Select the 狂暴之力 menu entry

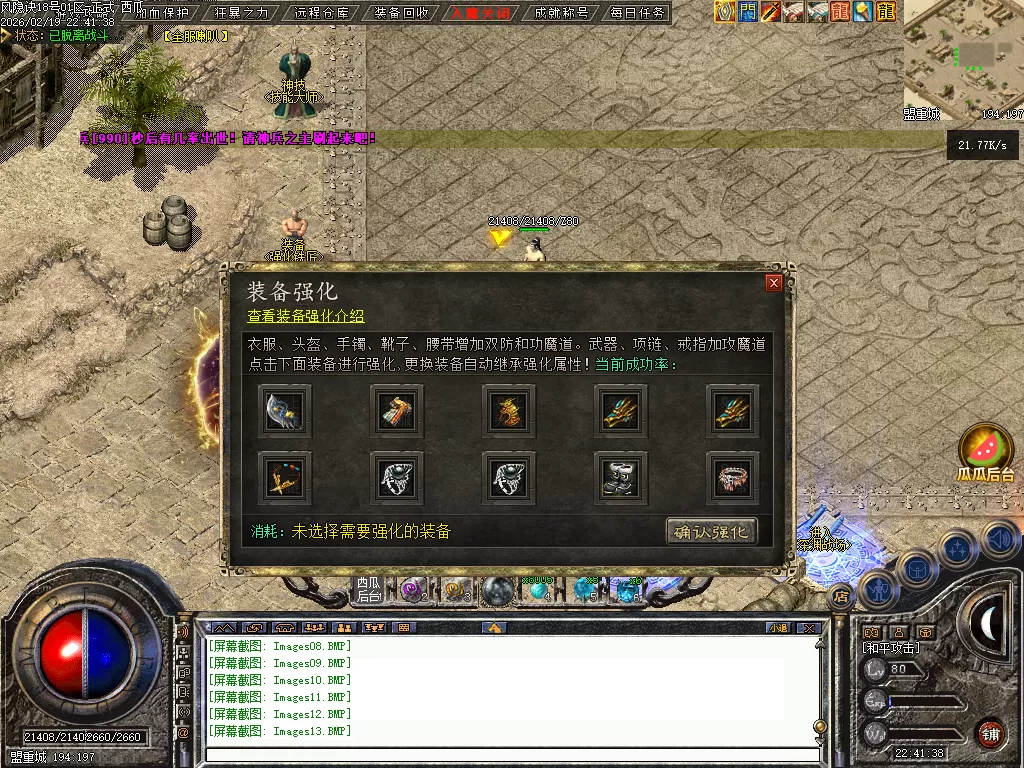243,13
